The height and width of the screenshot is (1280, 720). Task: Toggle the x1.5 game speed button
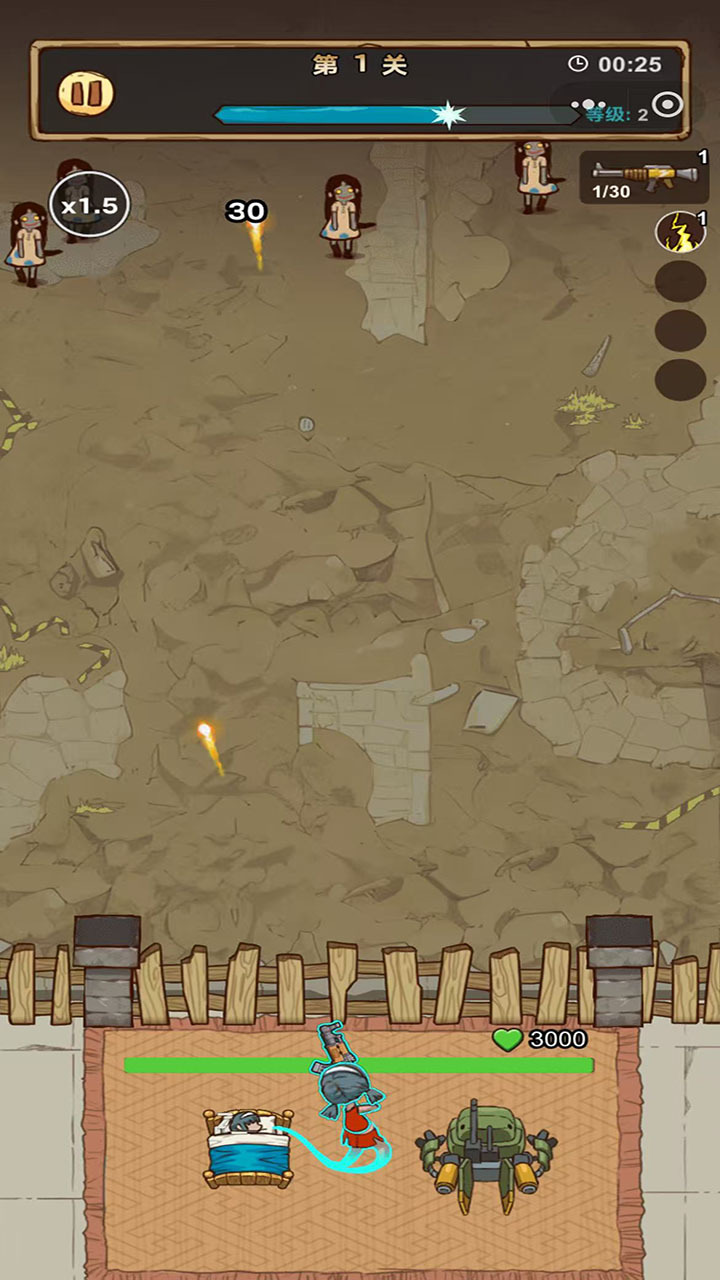coord(90,206)
